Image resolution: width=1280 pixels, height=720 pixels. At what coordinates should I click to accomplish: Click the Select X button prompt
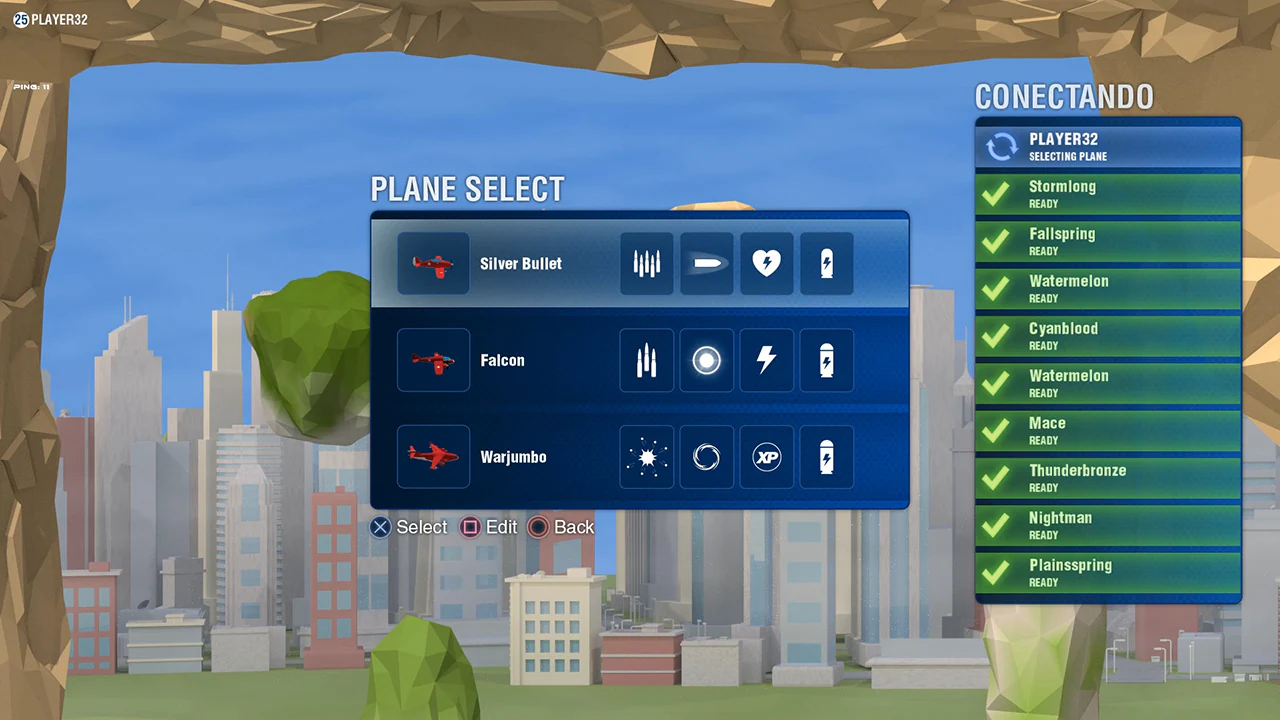[x=380, y=527]
